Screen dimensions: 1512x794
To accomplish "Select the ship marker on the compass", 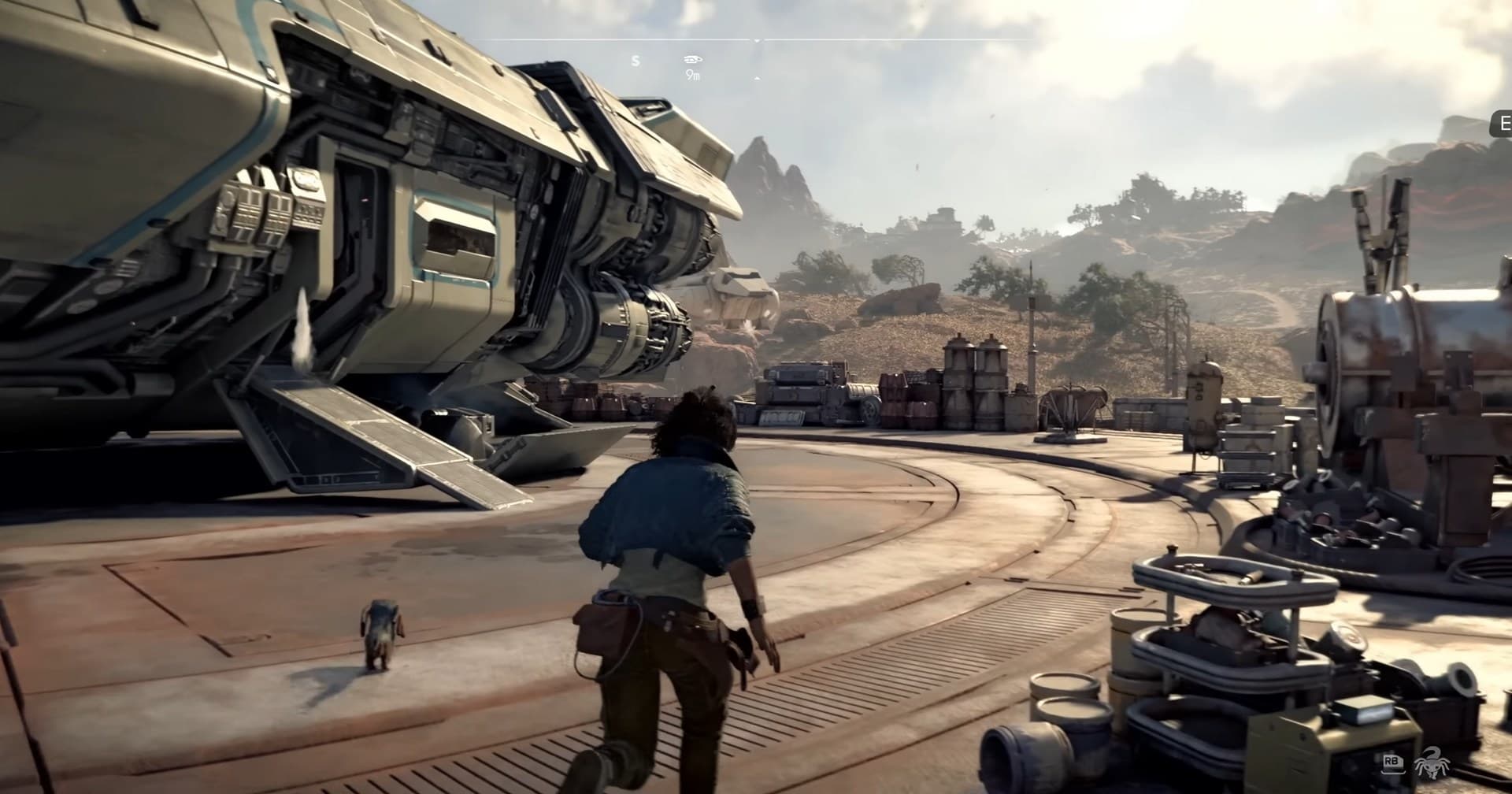I will [x=693, y=60].
